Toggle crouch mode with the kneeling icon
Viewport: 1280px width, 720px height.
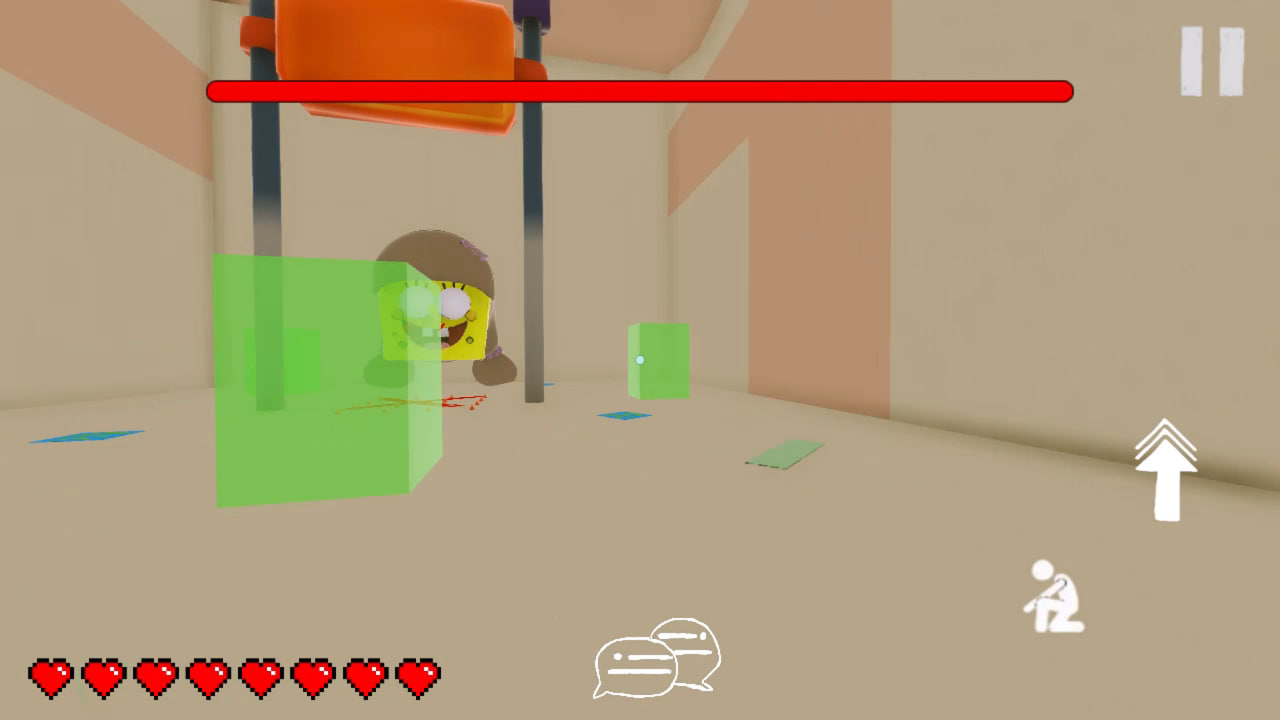pyautogui.click(x=1055, y=595)
